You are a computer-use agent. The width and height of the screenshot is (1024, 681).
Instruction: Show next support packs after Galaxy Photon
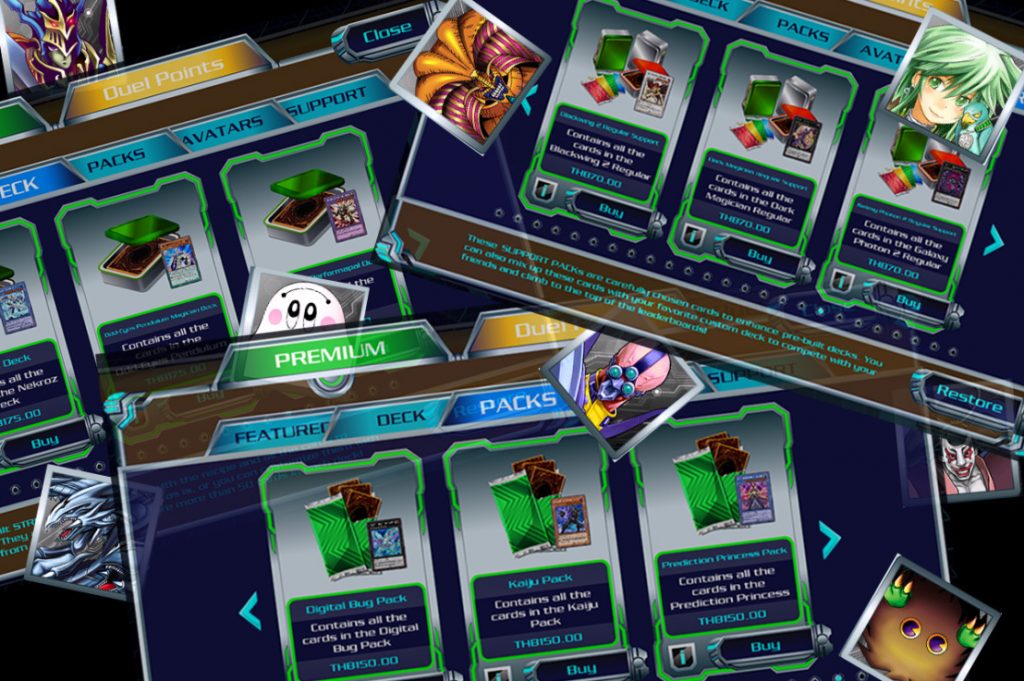992,240
